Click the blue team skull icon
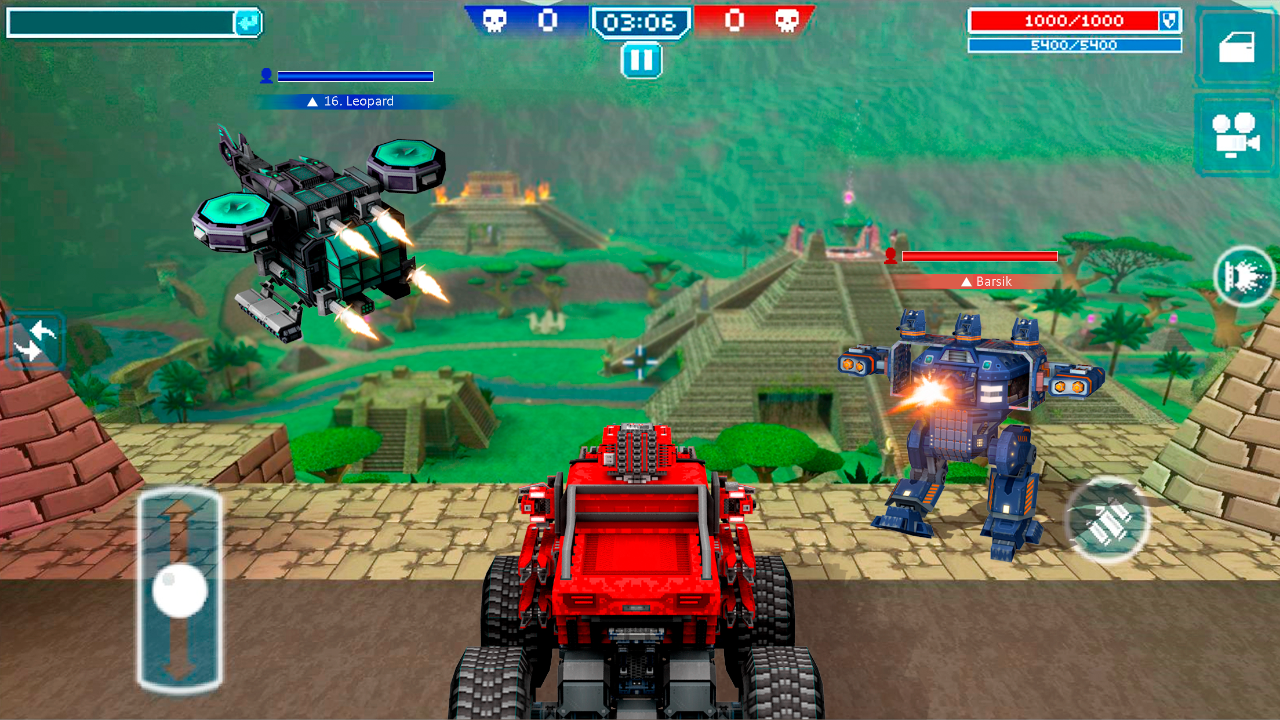 (497, 20)
